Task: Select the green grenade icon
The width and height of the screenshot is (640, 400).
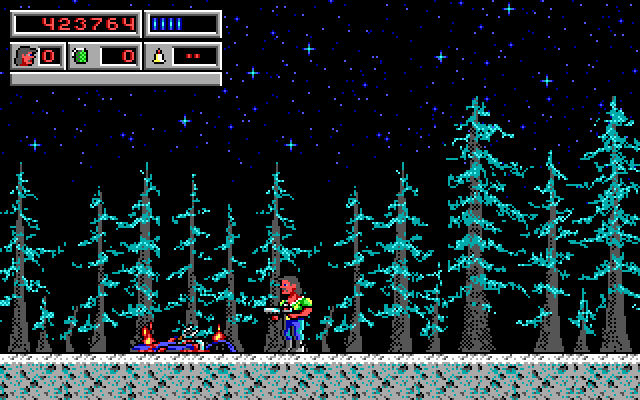Action: point(81,56)
